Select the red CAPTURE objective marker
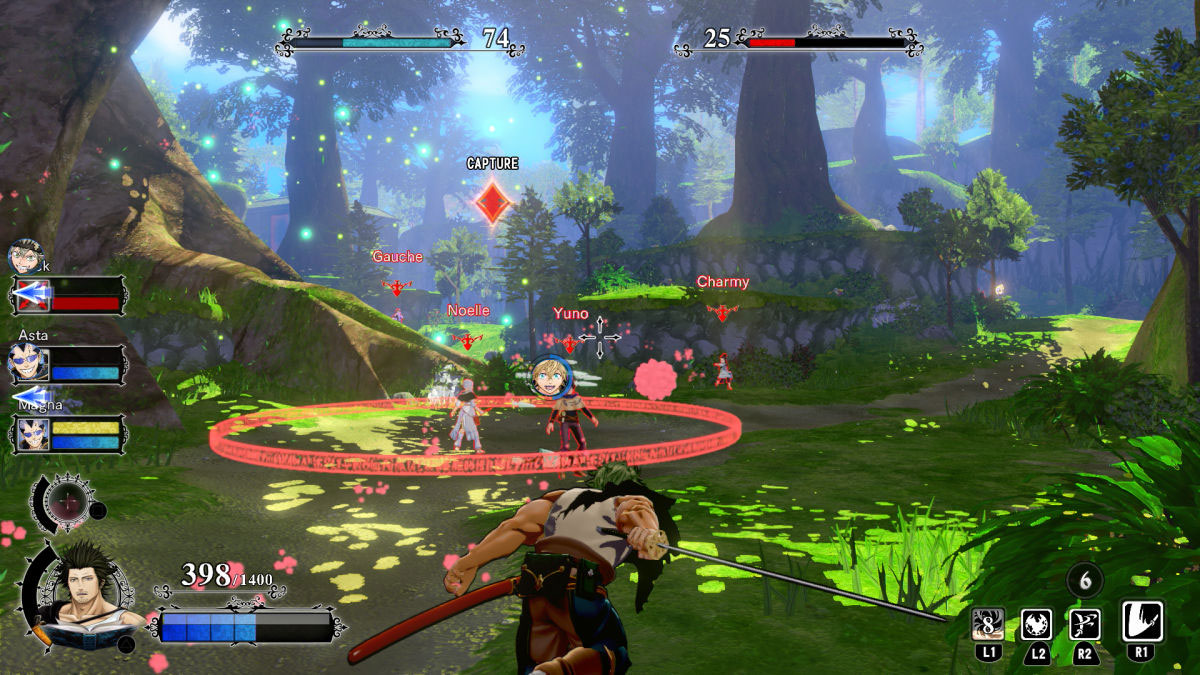 (x=492, y=201)
